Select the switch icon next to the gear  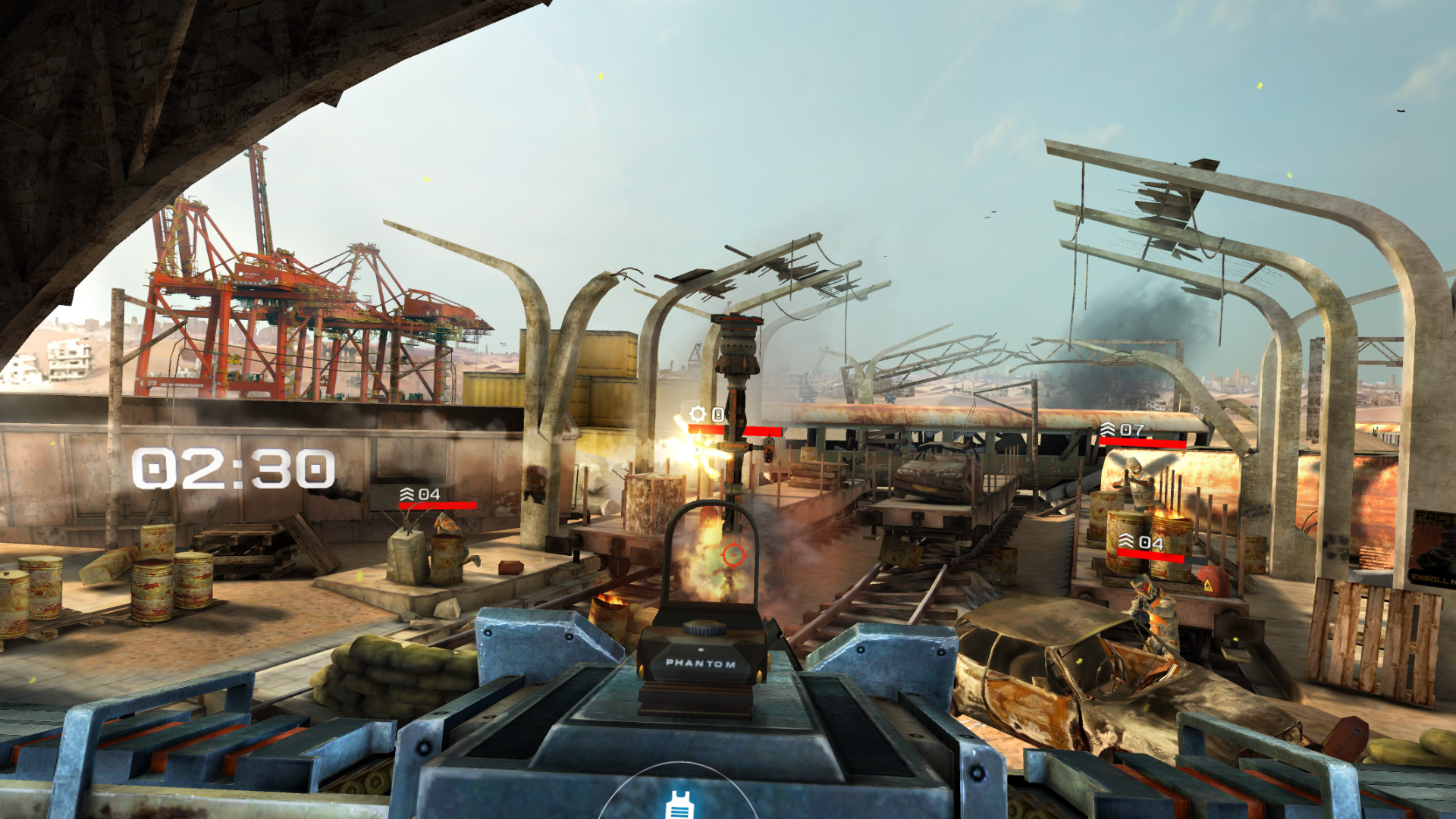point(717,416)
